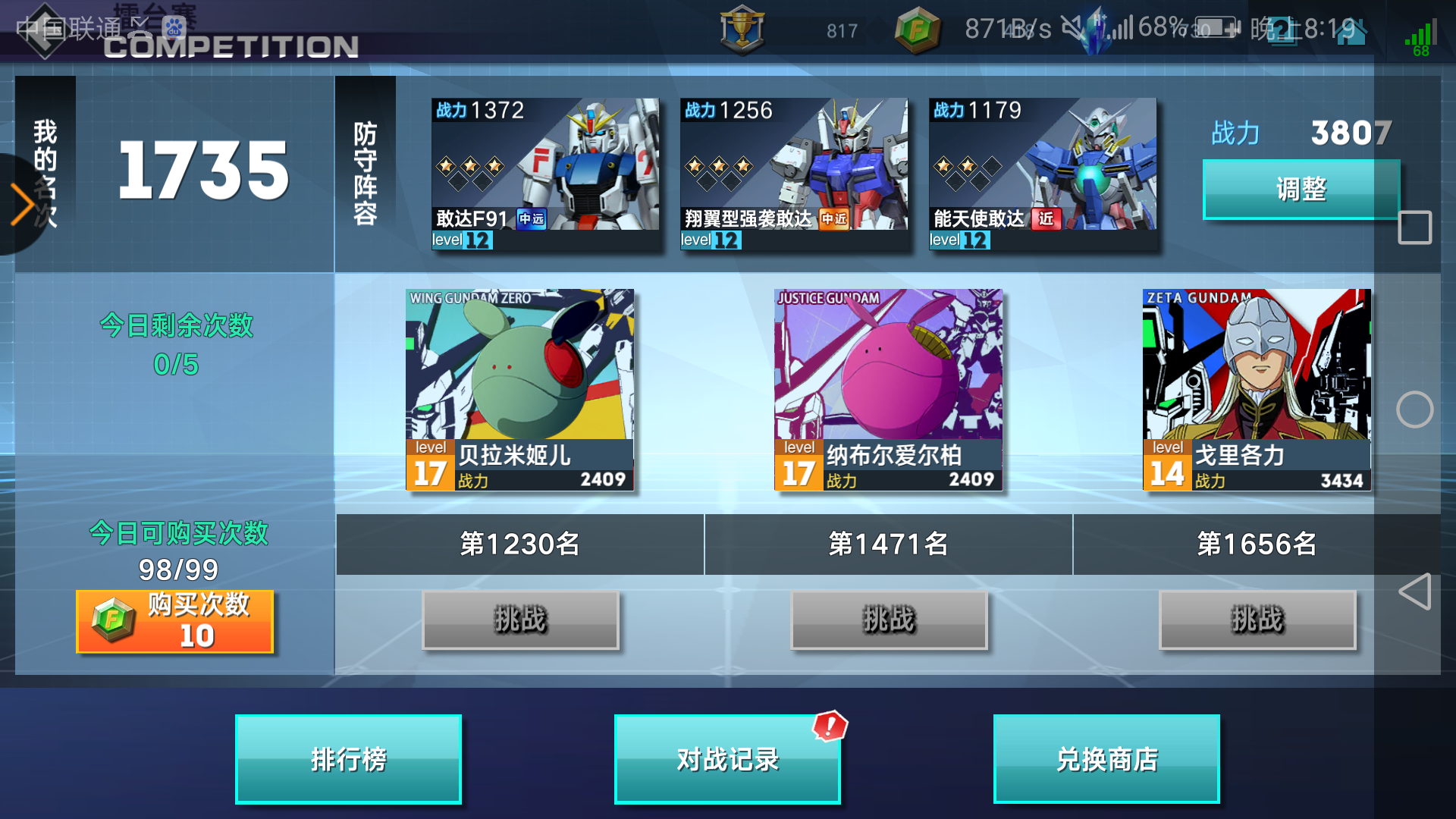This screenshot has height=819, width=1456.
Task: Tap the red alert badge on 对战记录
Action: [829, 725]
